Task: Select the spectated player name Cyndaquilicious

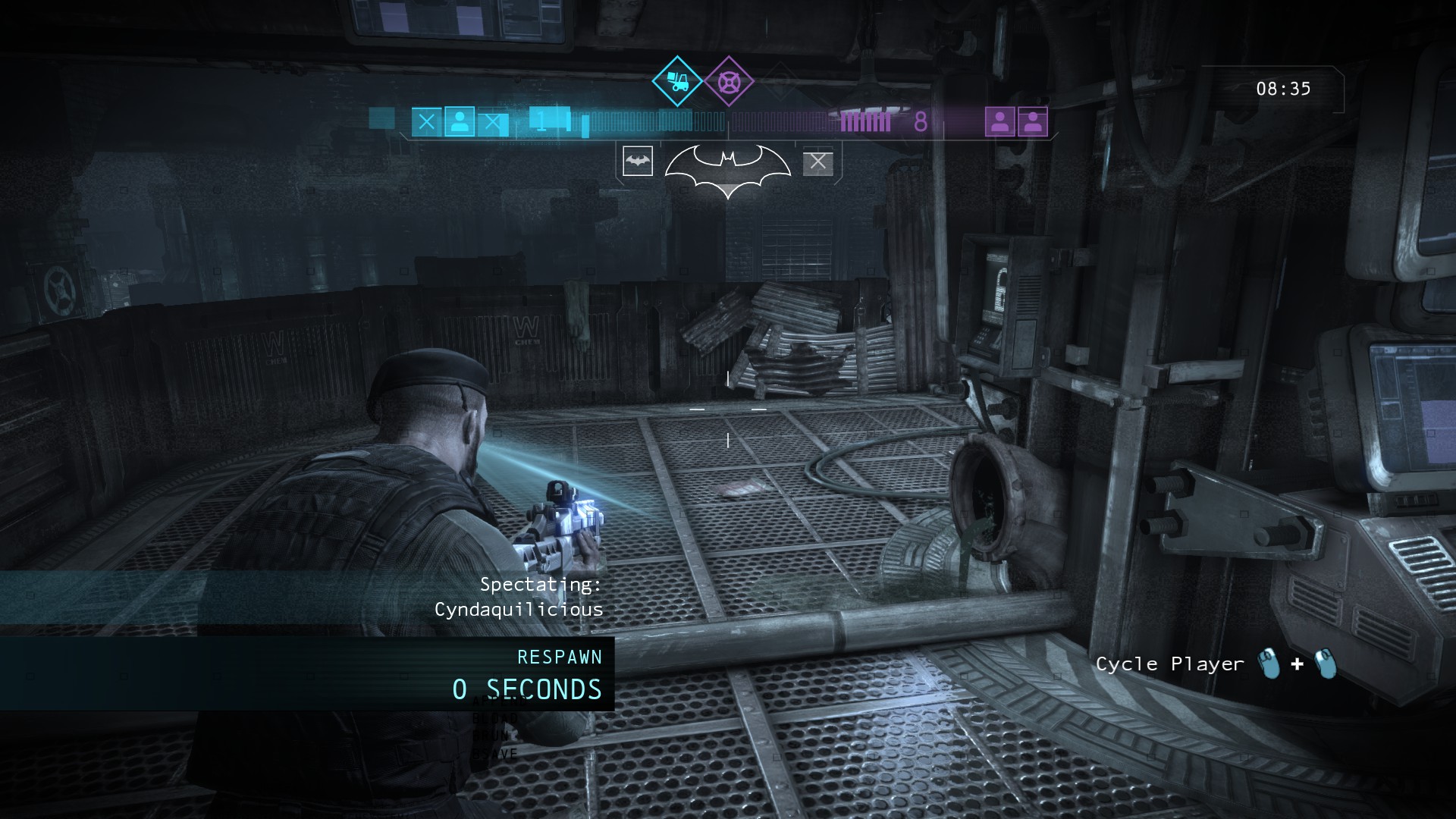Action: 519,610
